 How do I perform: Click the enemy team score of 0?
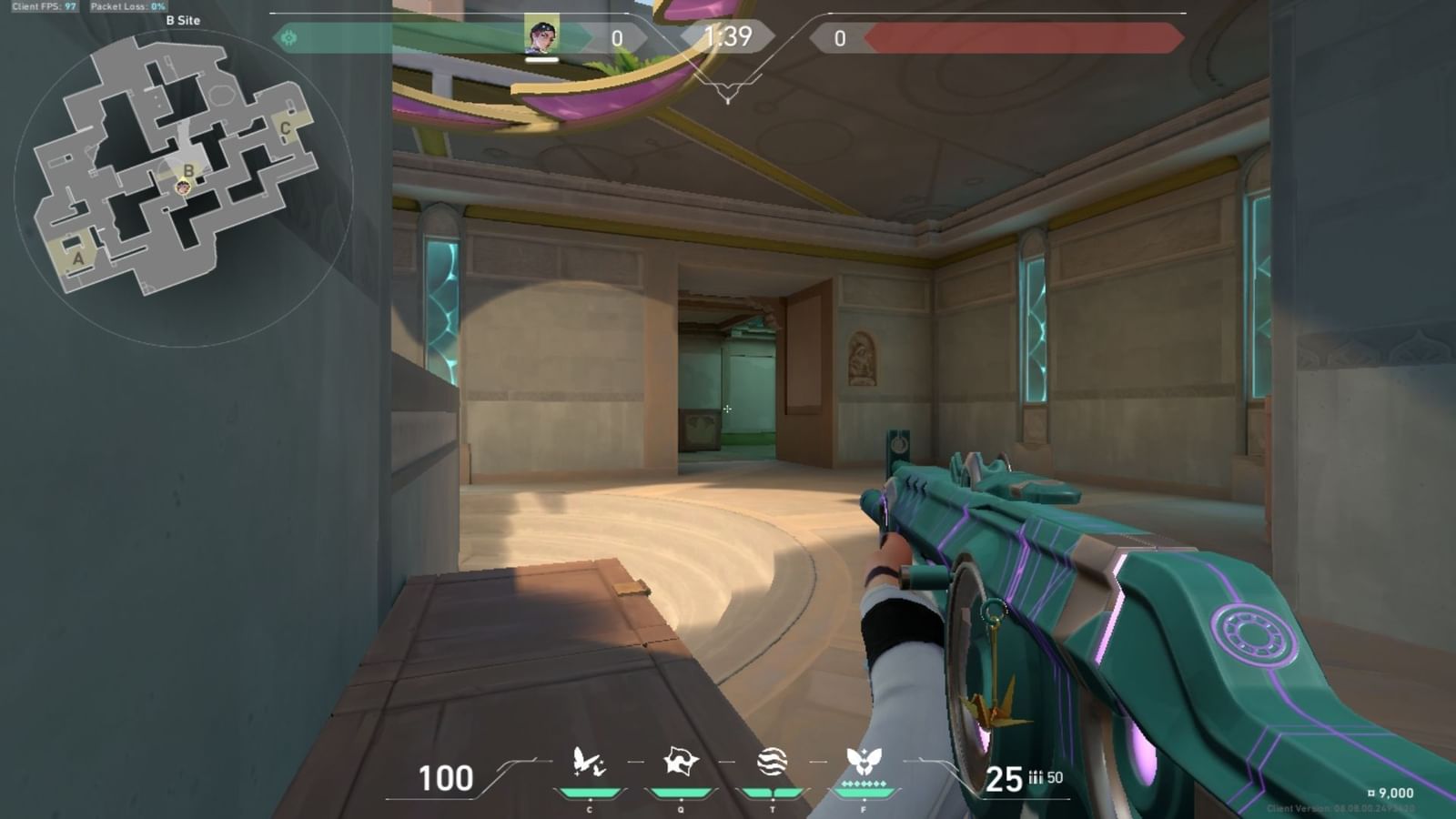[842, 36]
